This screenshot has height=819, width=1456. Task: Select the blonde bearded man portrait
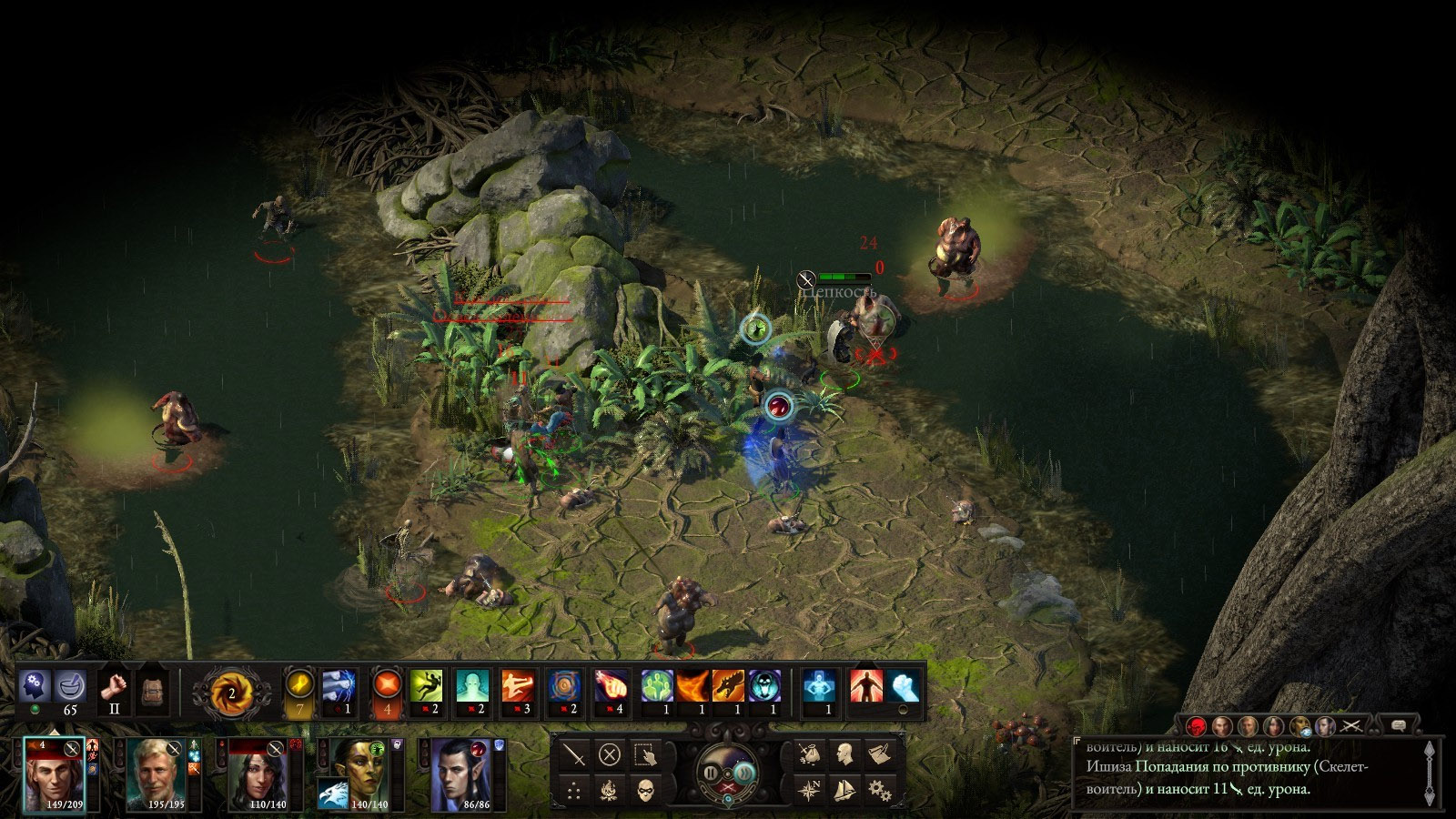tap(157, 773)
